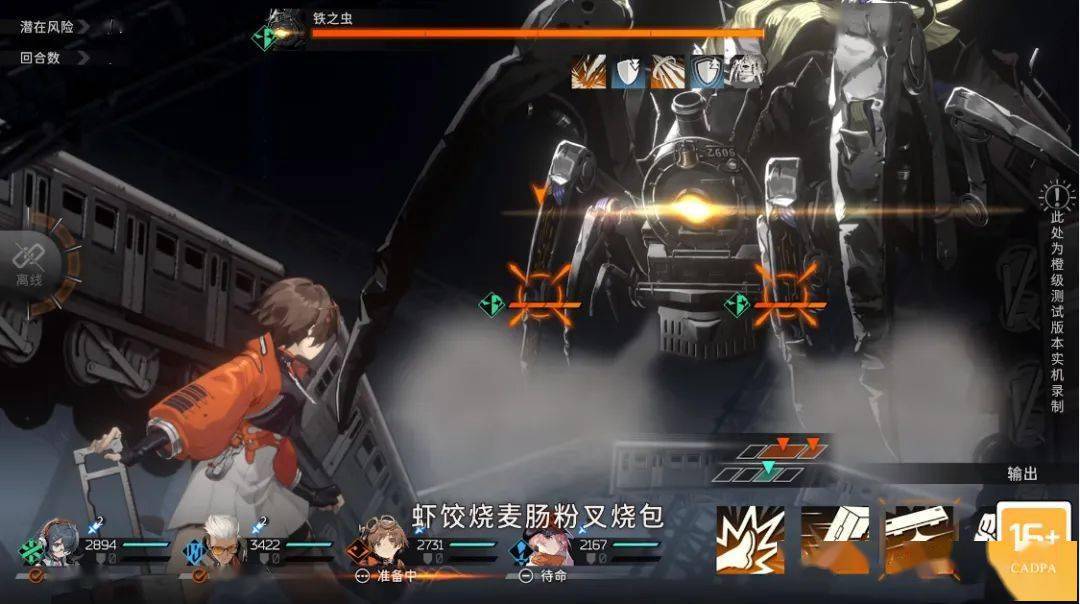Image resolution: width=1080 pixels, height=604 pixels.
Task: Inspect the orange slash boss status icon
Action: [667, 72]
